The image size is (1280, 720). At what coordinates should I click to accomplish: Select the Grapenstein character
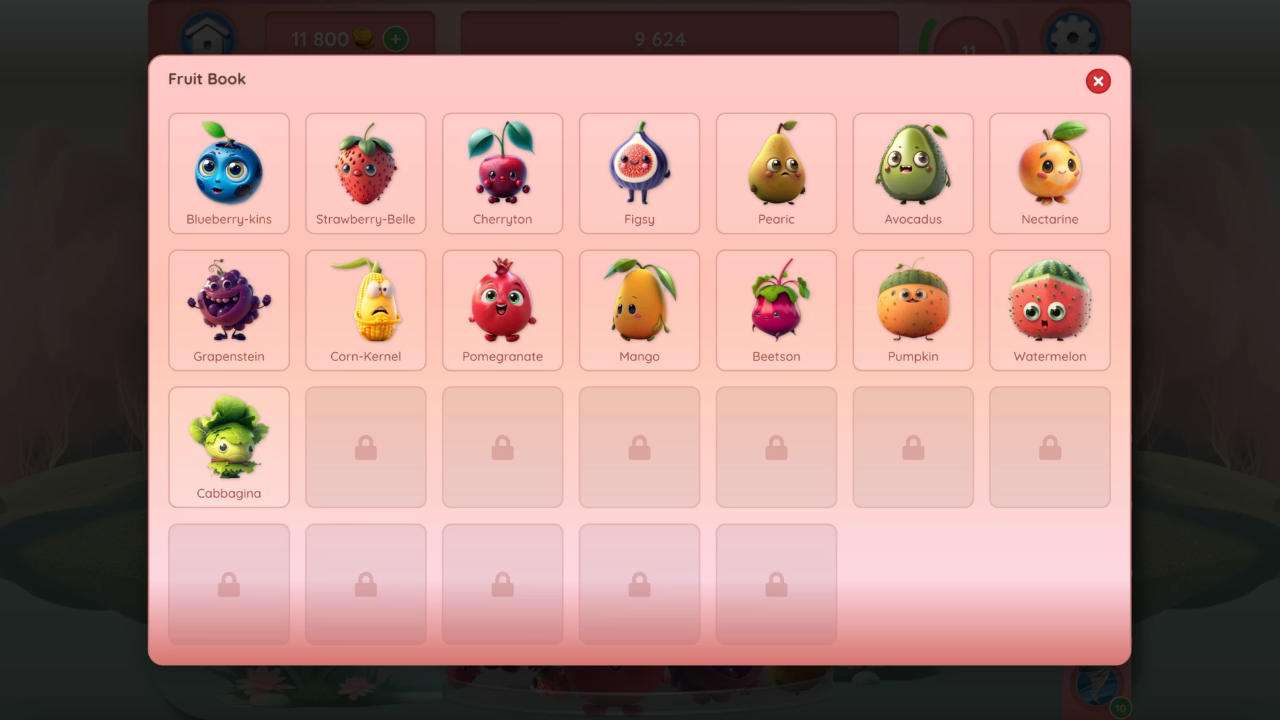229,310
